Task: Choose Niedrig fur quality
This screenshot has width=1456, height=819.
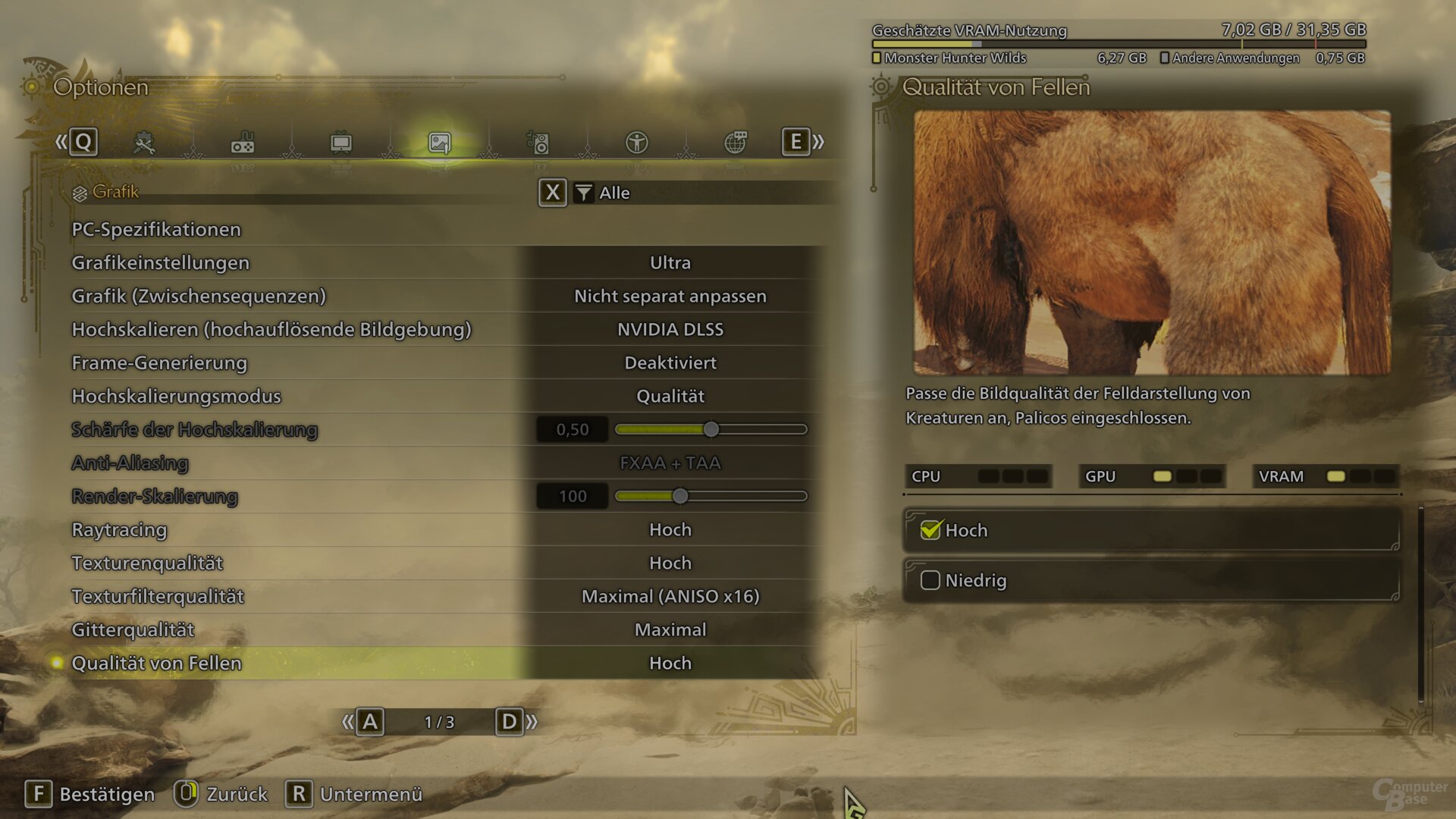Action: (1150, 580)
